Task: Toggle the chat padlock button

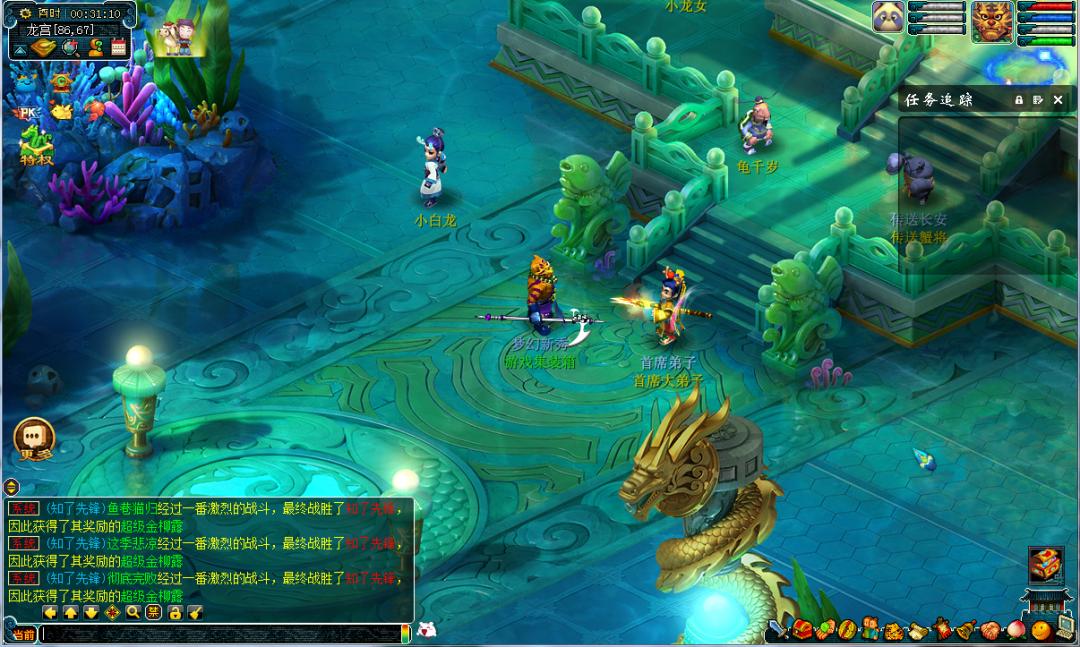Action: point(175,612)
